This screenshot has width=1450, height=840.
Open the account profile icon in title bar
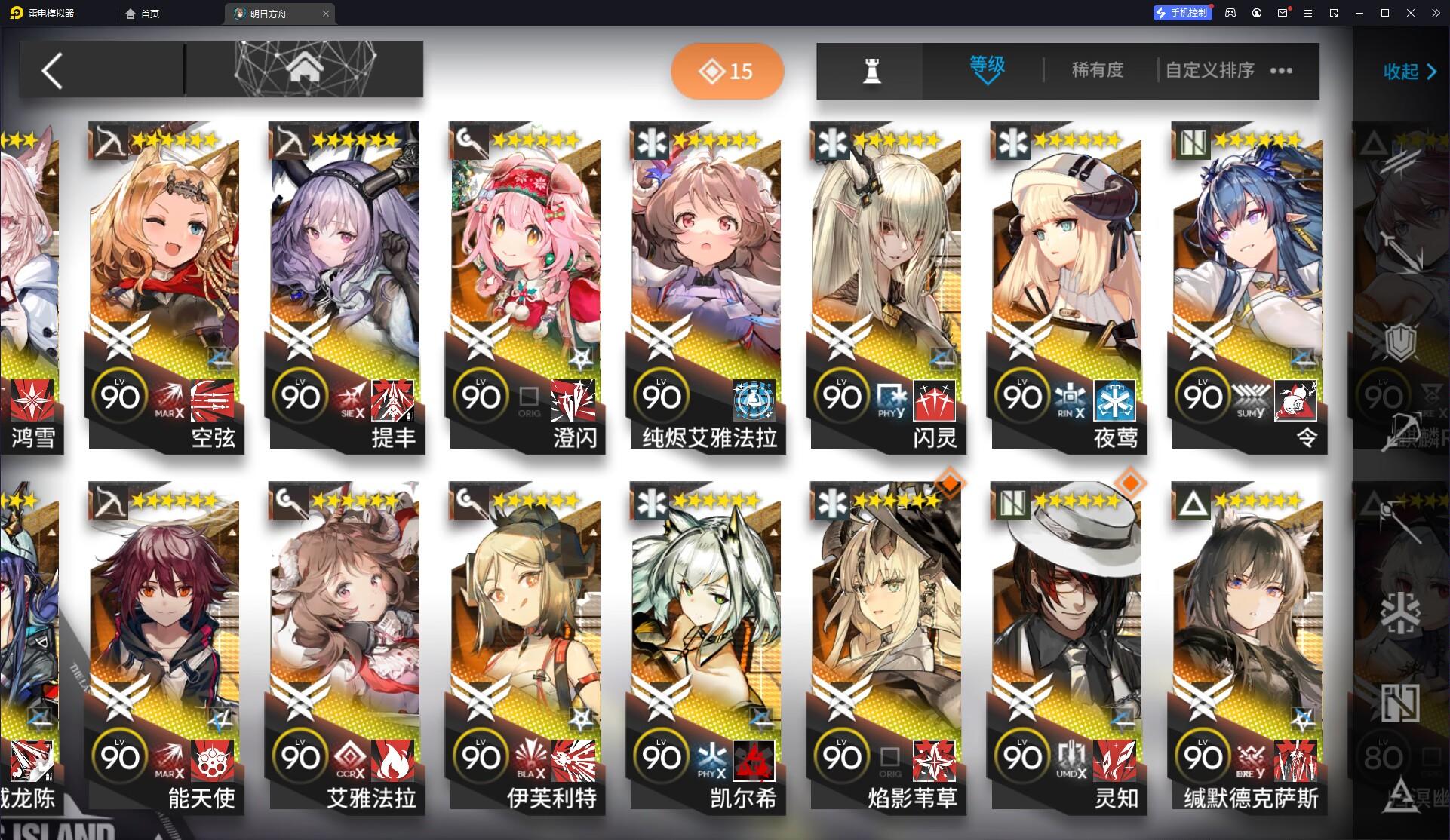(1256, 13)
